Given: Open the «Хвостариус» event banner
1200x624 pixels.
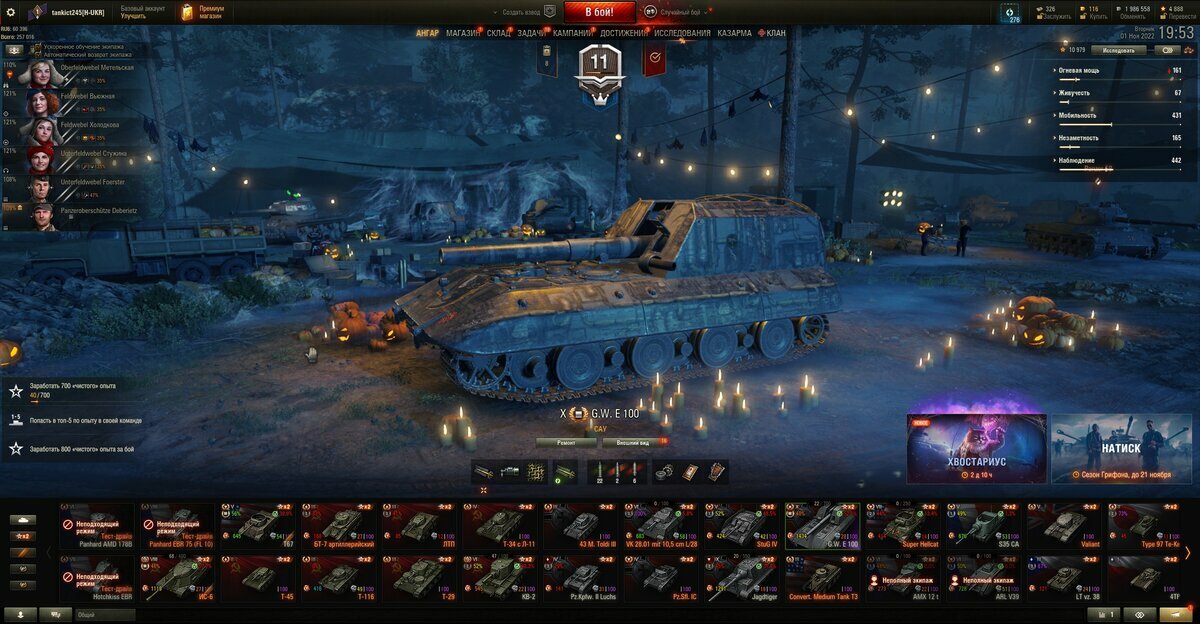Looking at the screenshot, I should point(976,449).
